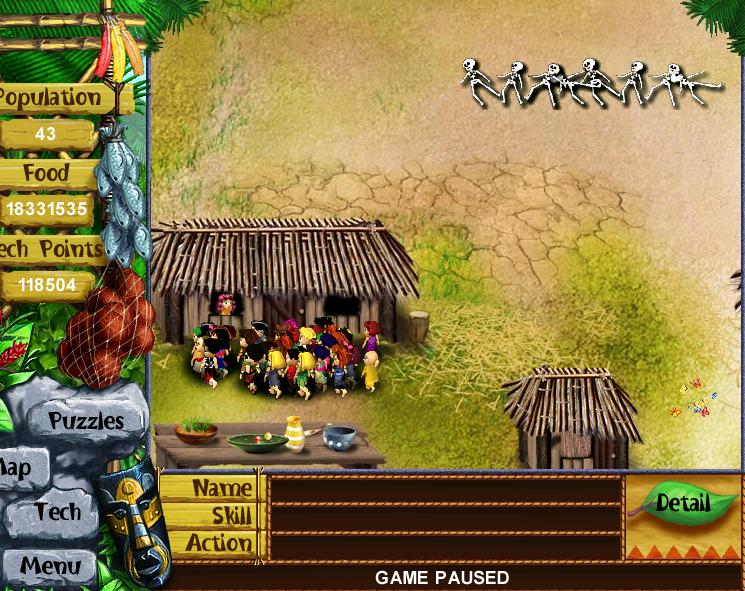The width and height of the screenshot is (745, 591).
Task: Open the Tech screen
Action: pyautogui.click(x=56, y=512)
